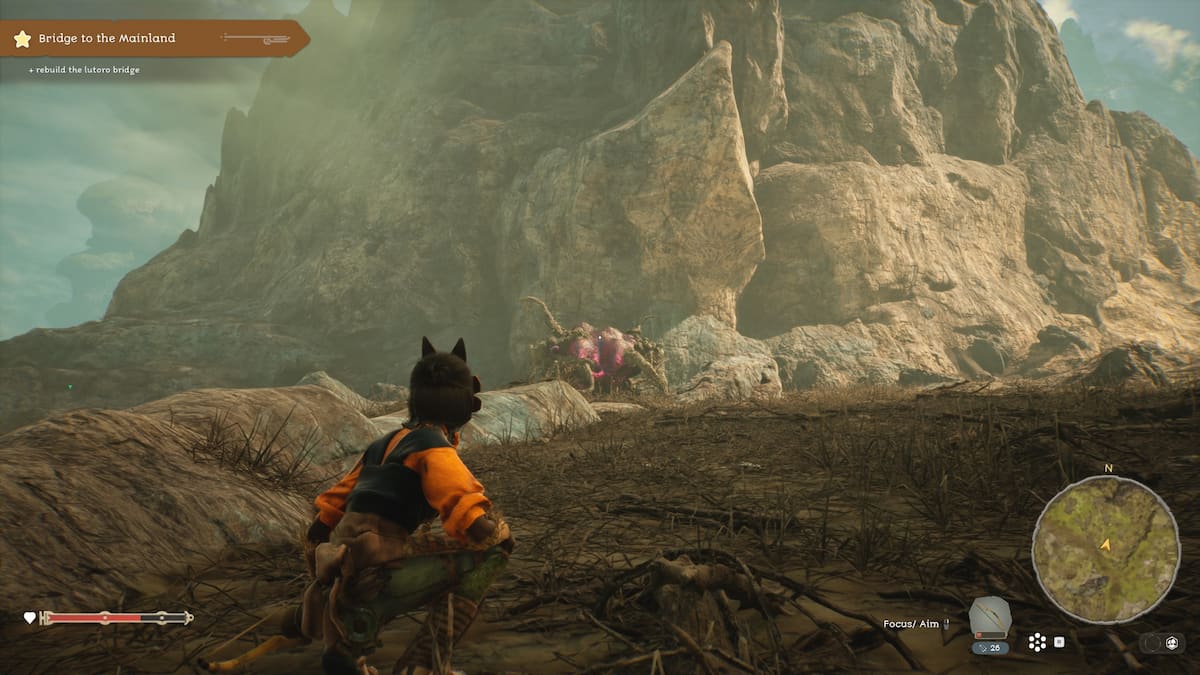1200x675 pixels.
Task: Select the equipped bow weapon slot
Action: [989, 619]
